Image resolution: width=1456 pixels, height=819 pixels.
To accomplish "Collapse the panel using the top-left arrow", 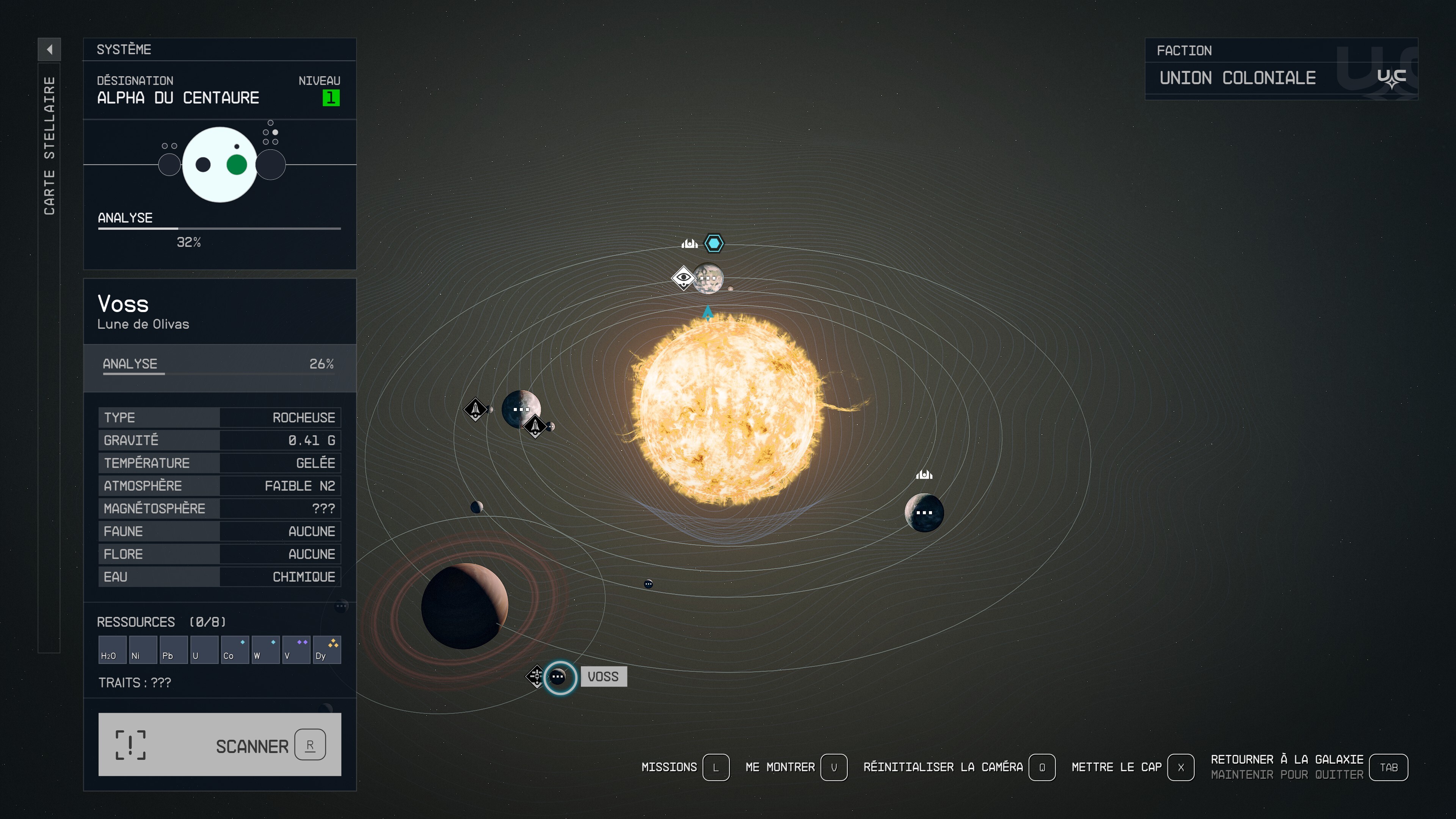I will click(x=50, y=50).
